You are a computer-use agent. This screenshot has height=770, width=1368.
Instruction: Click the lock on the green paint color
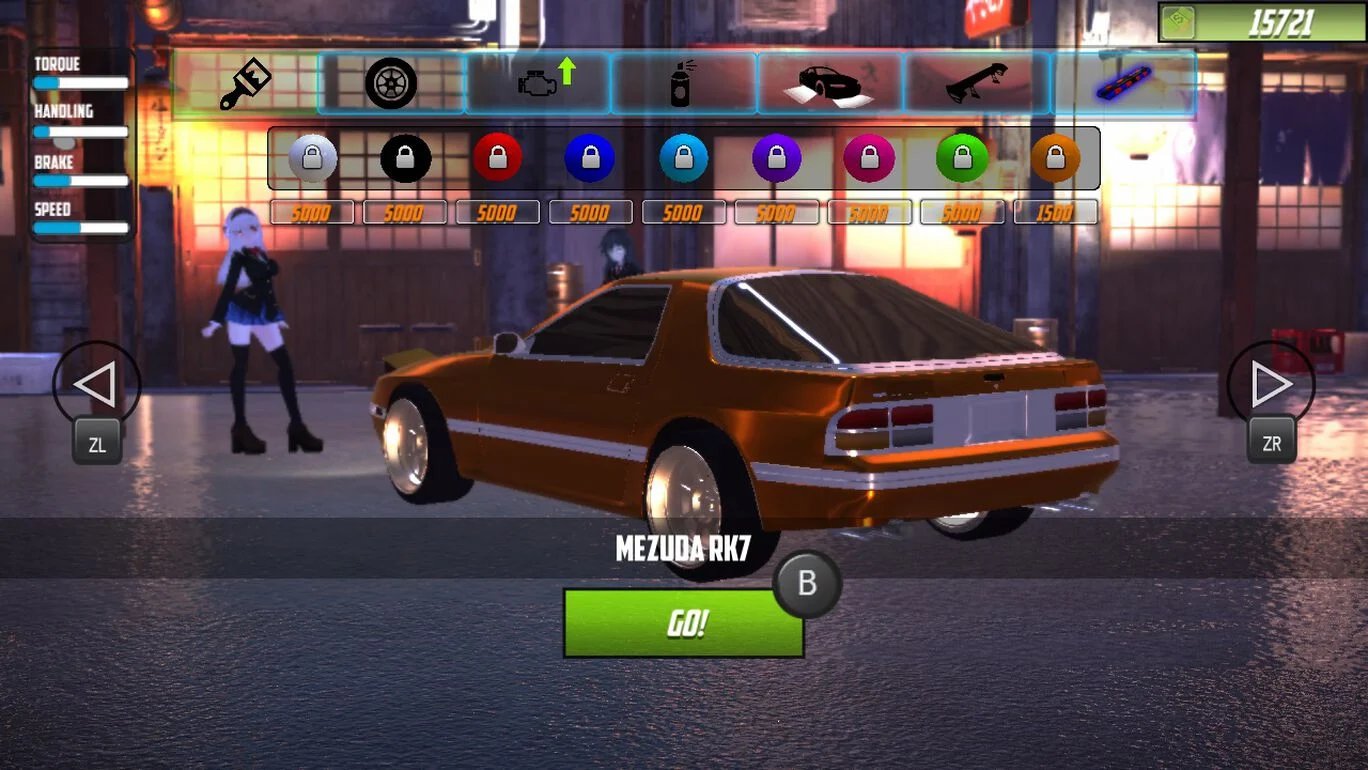[962, 157]
